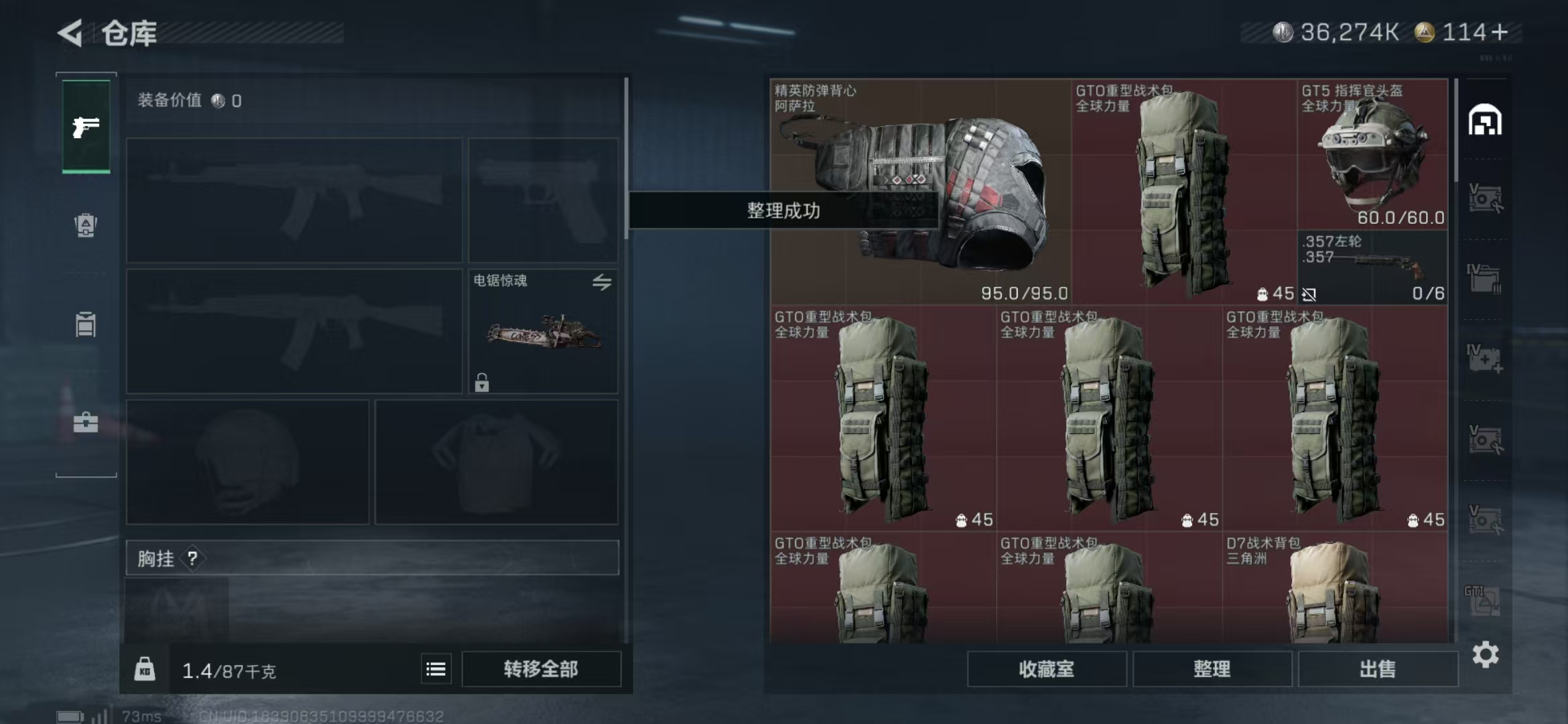This screenshot has width=1568, height=724.
Task: Expand the 胸挂 help question mark
Action: [194, 558]
